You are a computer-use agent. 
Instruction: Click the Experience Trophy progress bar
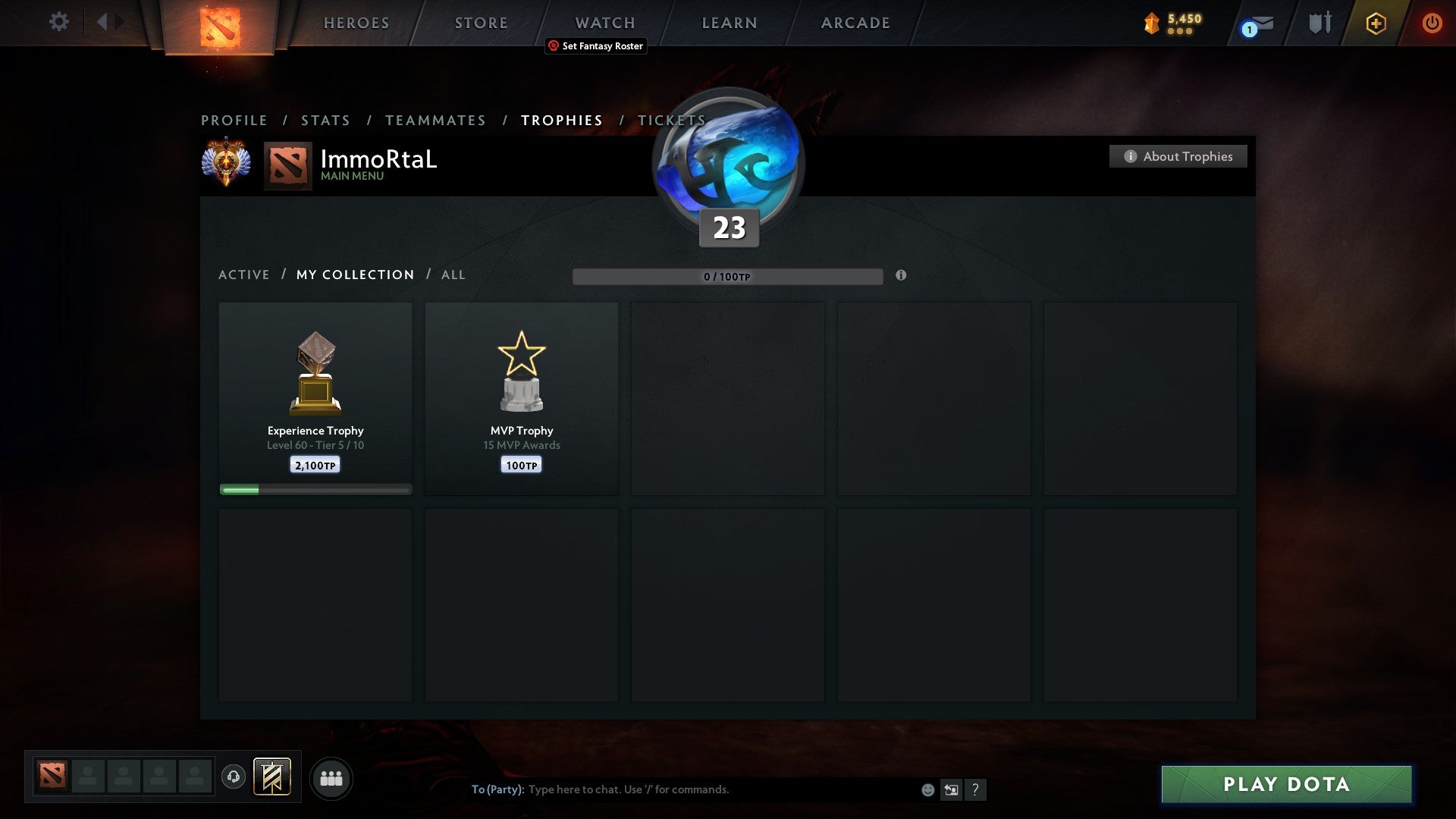pos(315,489)
